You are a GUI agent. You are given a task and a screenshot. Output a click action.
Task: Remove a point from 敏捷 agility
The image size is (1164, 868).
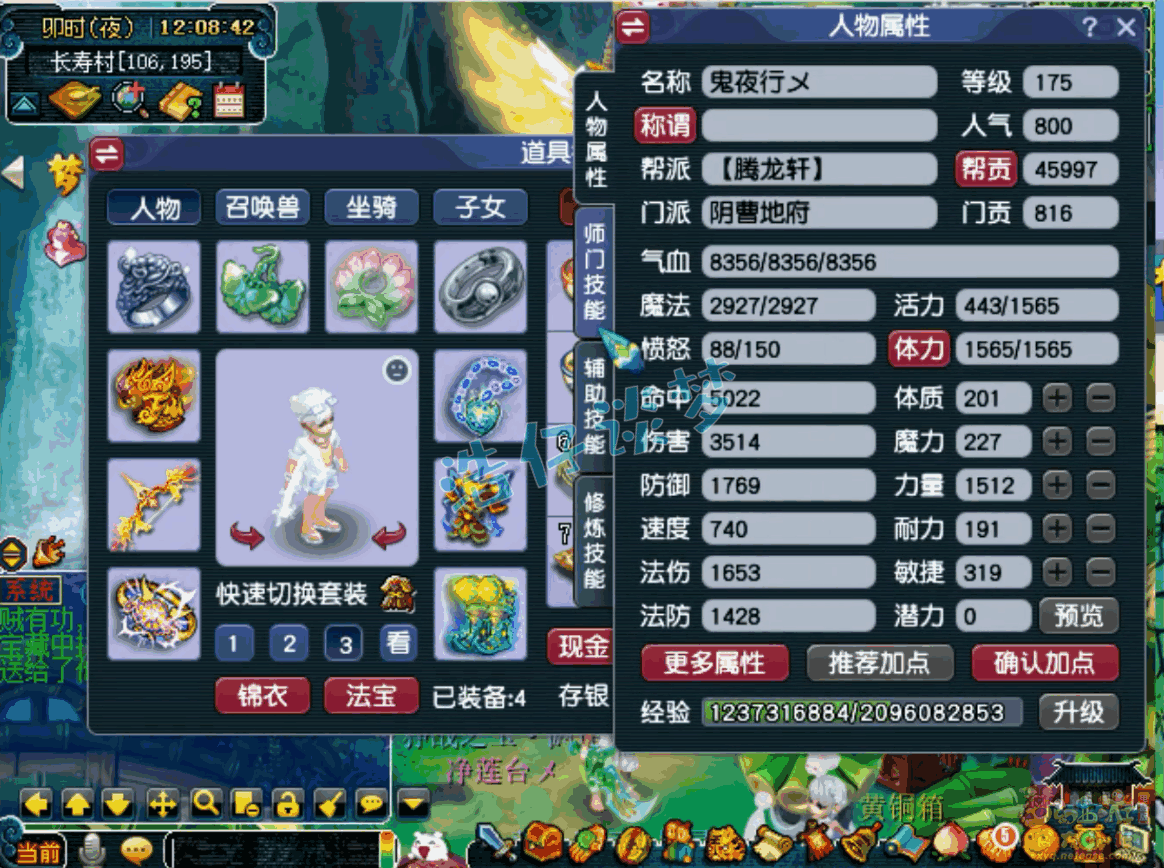pos(1100,572)
